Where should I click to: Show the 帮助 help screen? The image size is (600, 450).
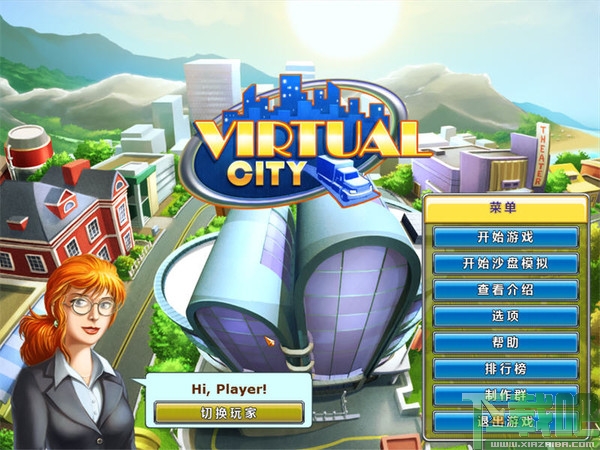coord(505,343)
